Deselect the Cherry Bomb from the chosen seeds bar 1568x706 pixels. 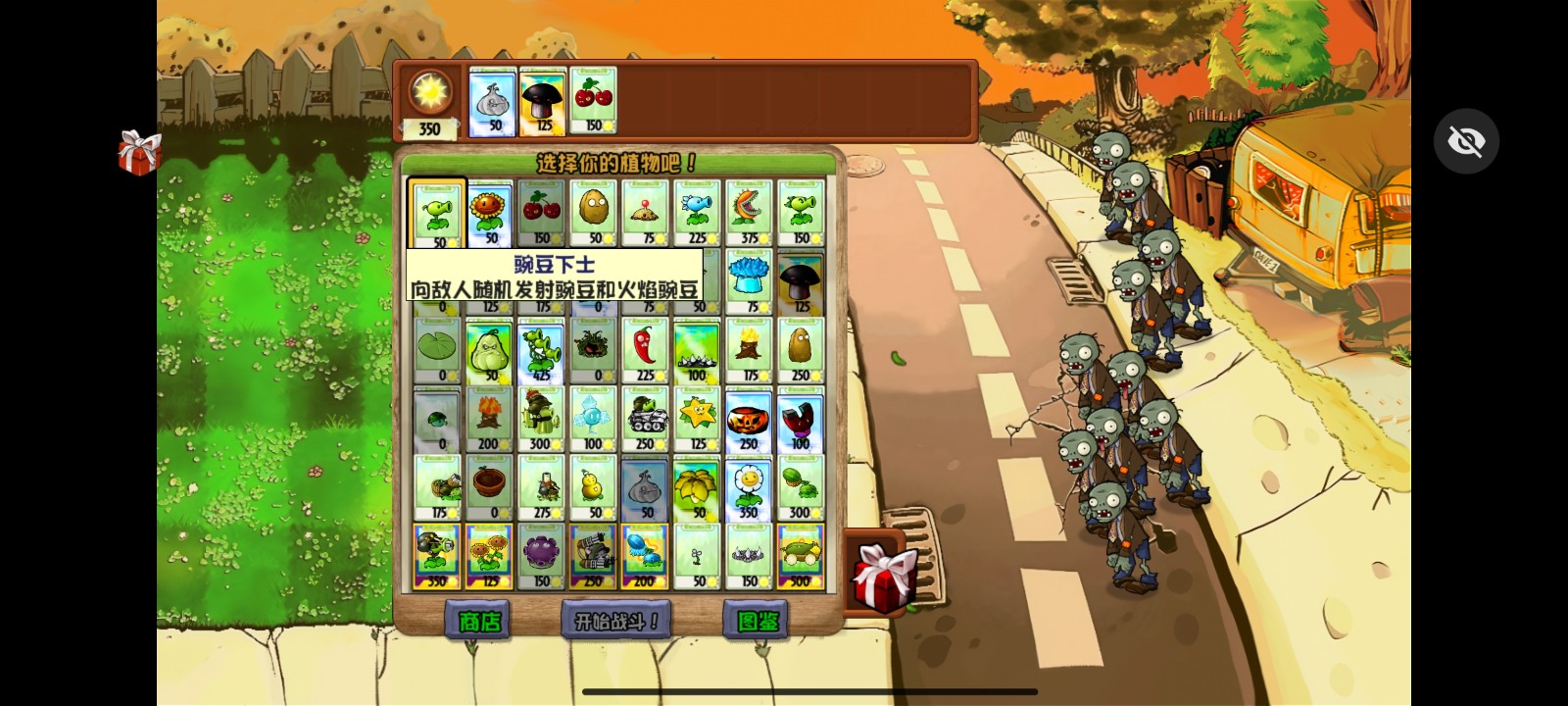591,101
